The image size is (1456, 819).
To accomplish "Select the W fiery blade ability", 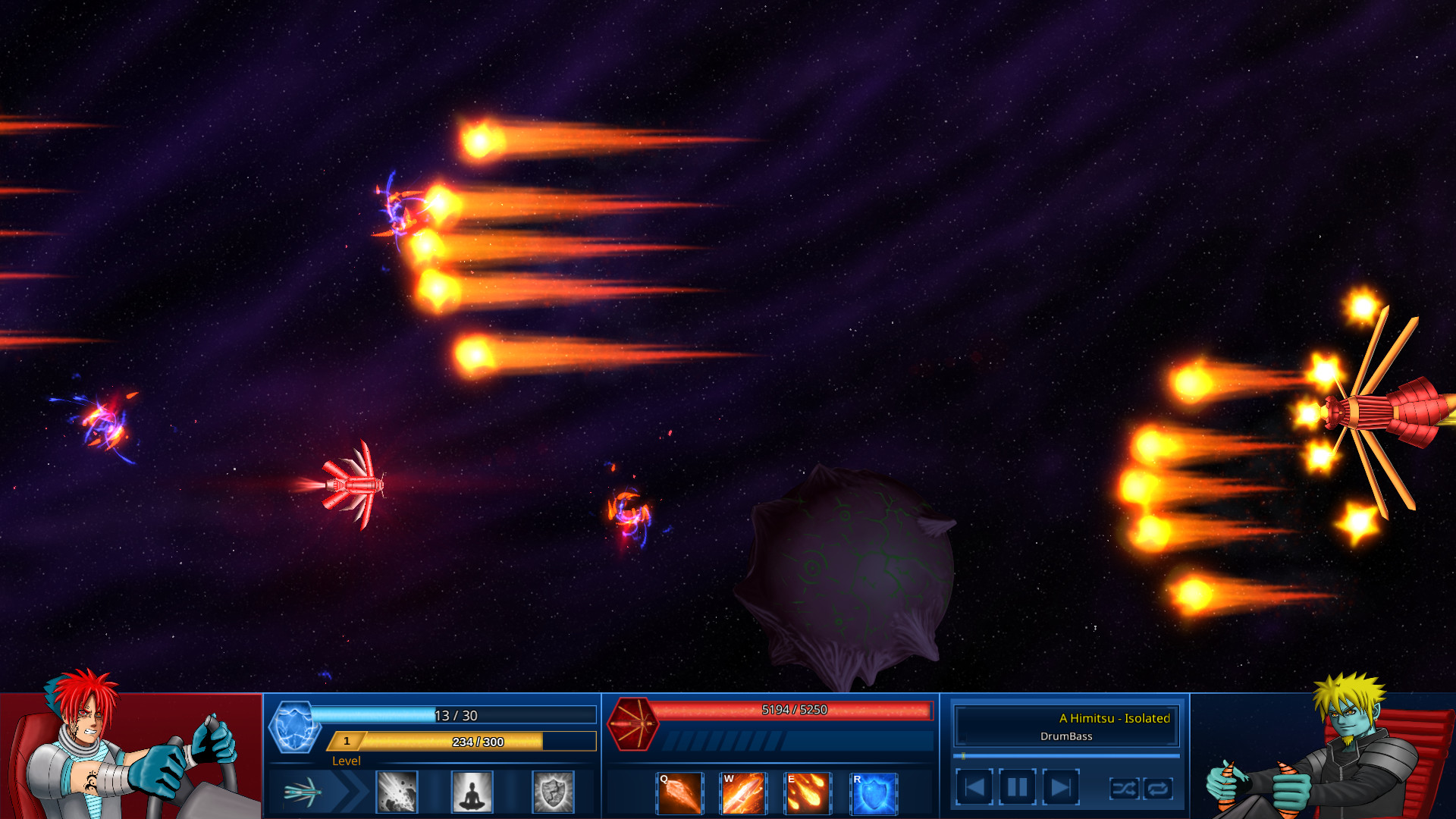I will [x=744, y=792].
